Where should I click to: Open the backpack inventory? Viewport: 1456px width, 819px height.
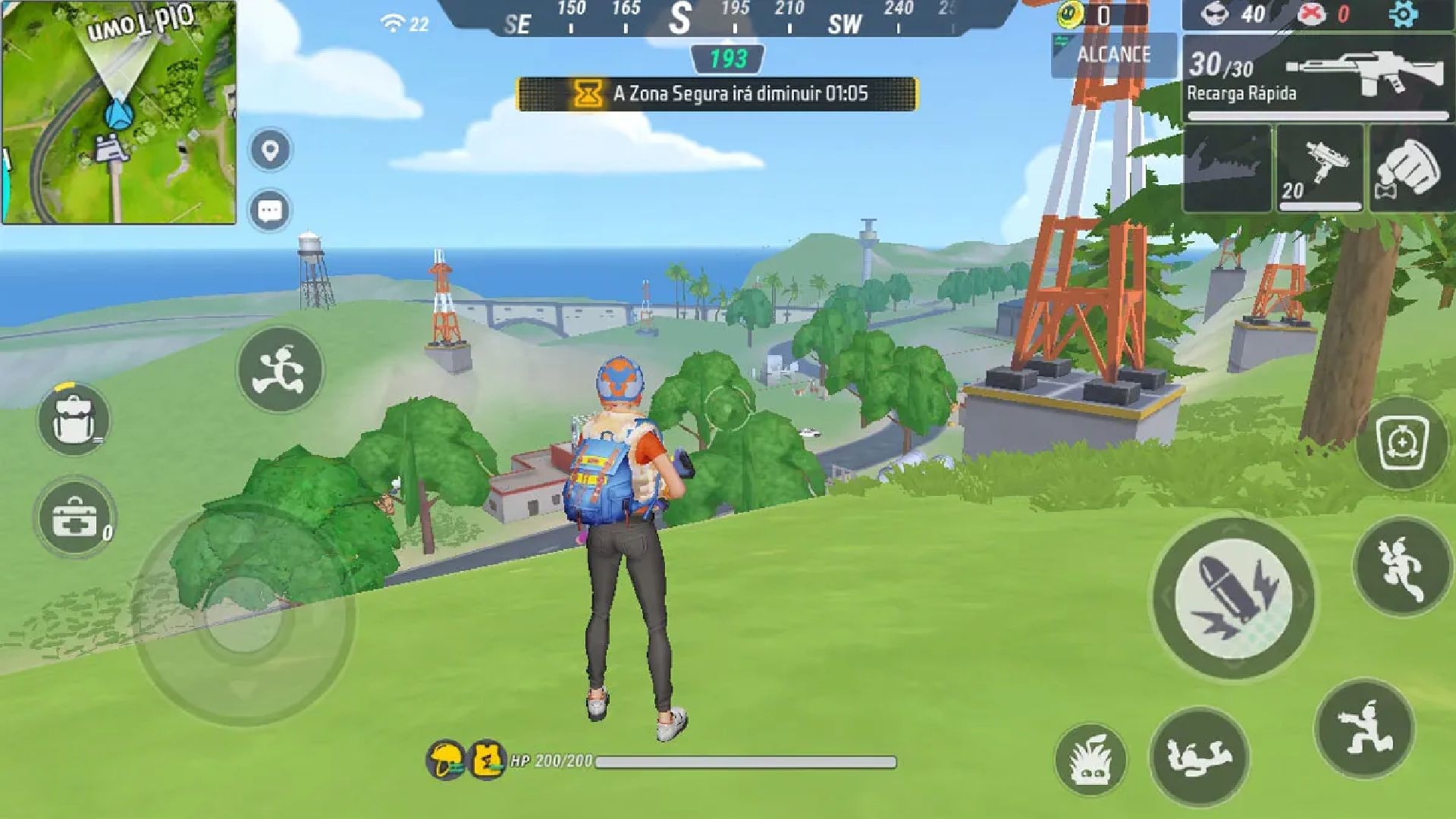(x=74, y=419)
